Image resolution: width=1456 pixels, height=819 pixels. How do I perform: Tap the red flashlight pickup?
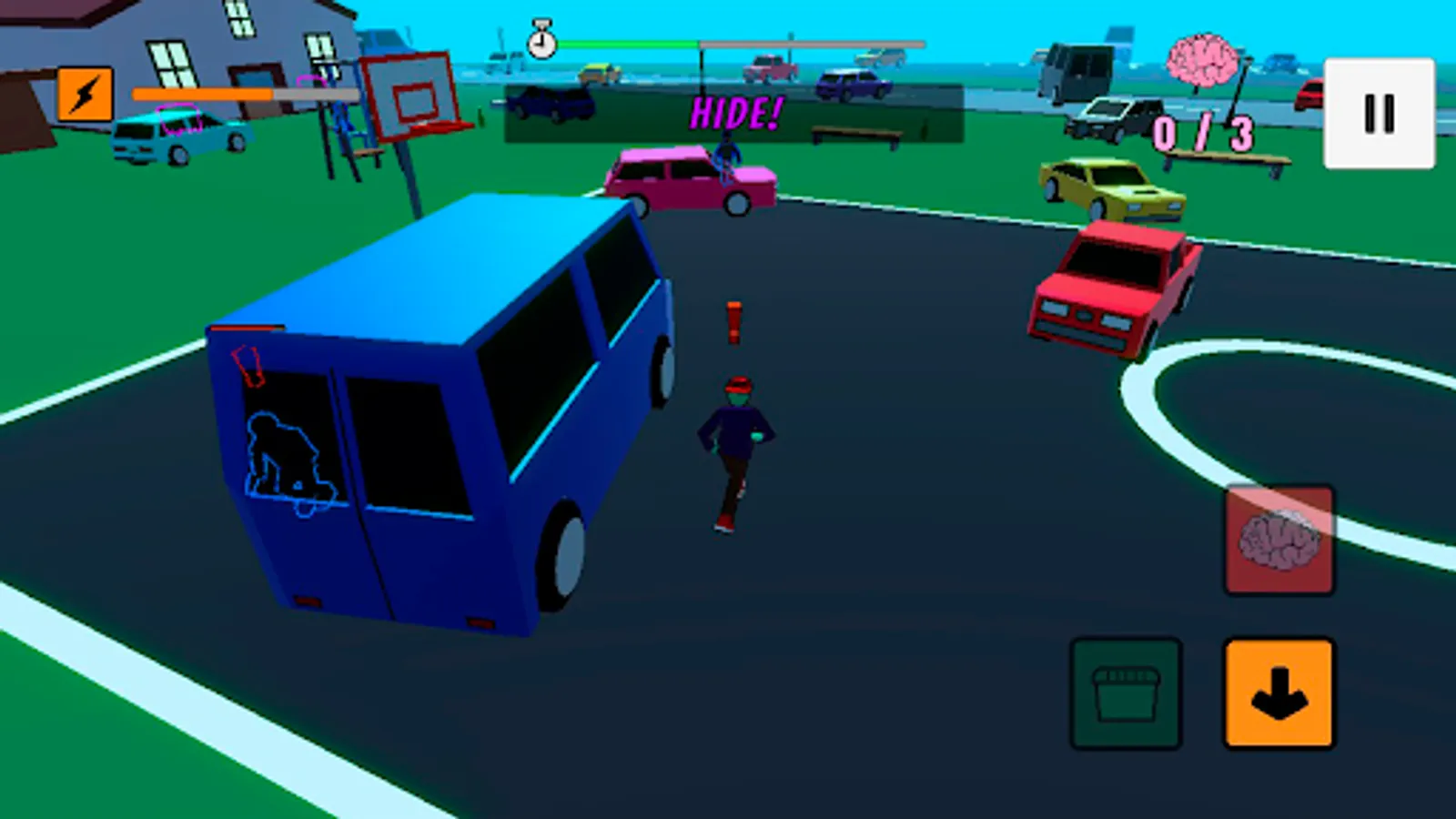(733, 323)
